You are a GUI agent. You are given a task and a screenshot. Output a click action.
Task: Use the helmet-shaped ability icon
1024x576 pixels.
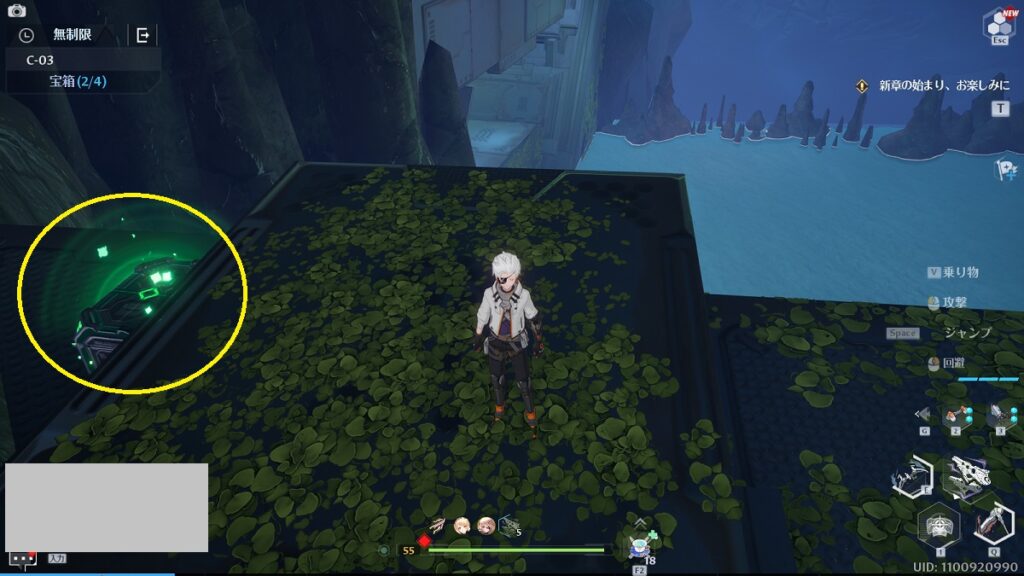(938, 524)
